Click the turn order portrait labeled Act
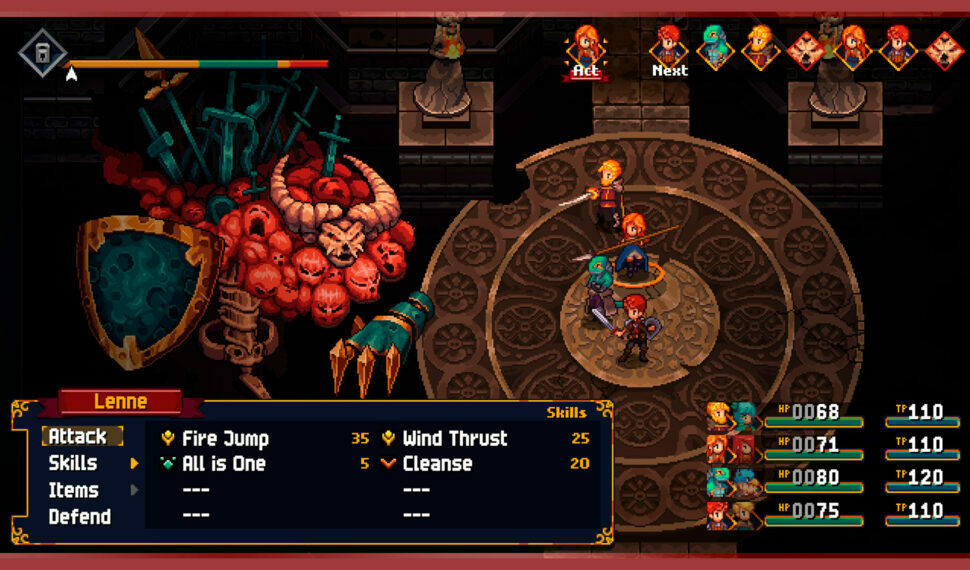Image resolution: width=970 pixels, height=570 pixels. [585, 48]
